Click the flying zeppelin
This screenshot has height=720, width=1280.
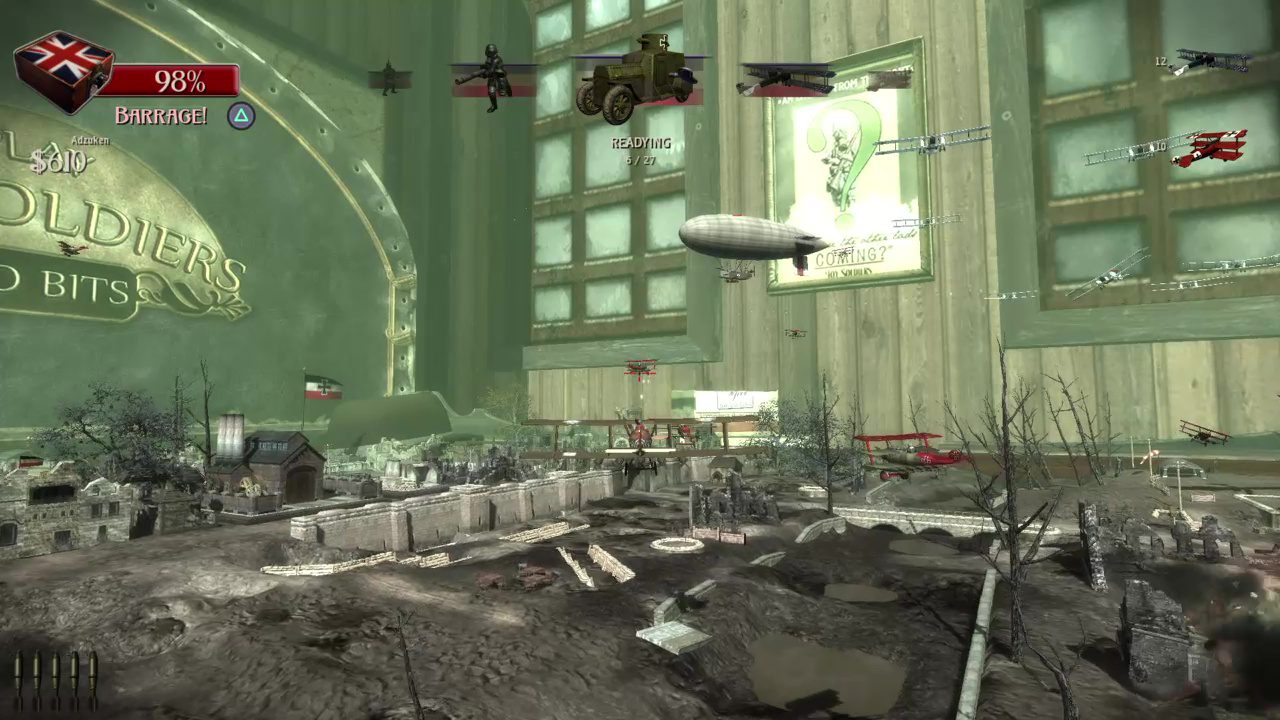click(x=745, y=237)
